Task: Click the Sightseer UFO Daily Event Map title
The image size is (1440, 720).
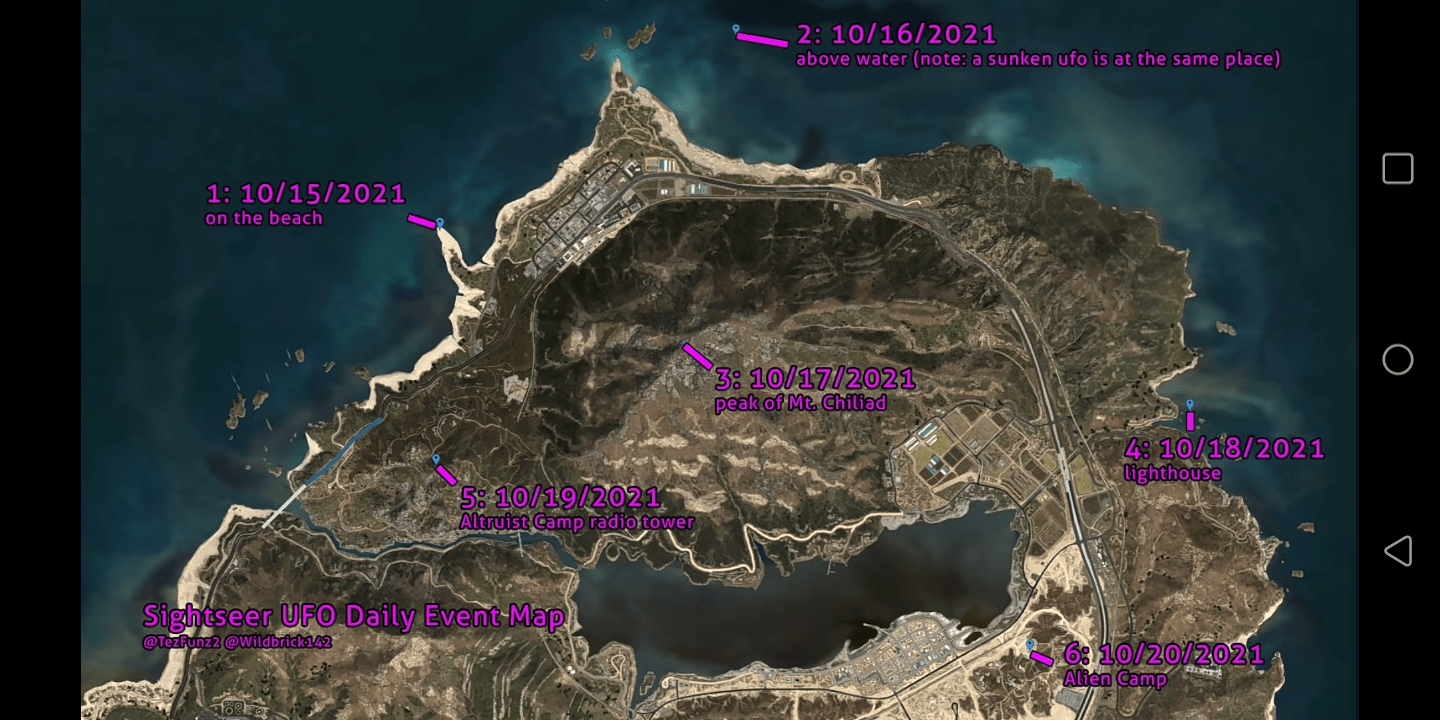Action: click(354, 617)
